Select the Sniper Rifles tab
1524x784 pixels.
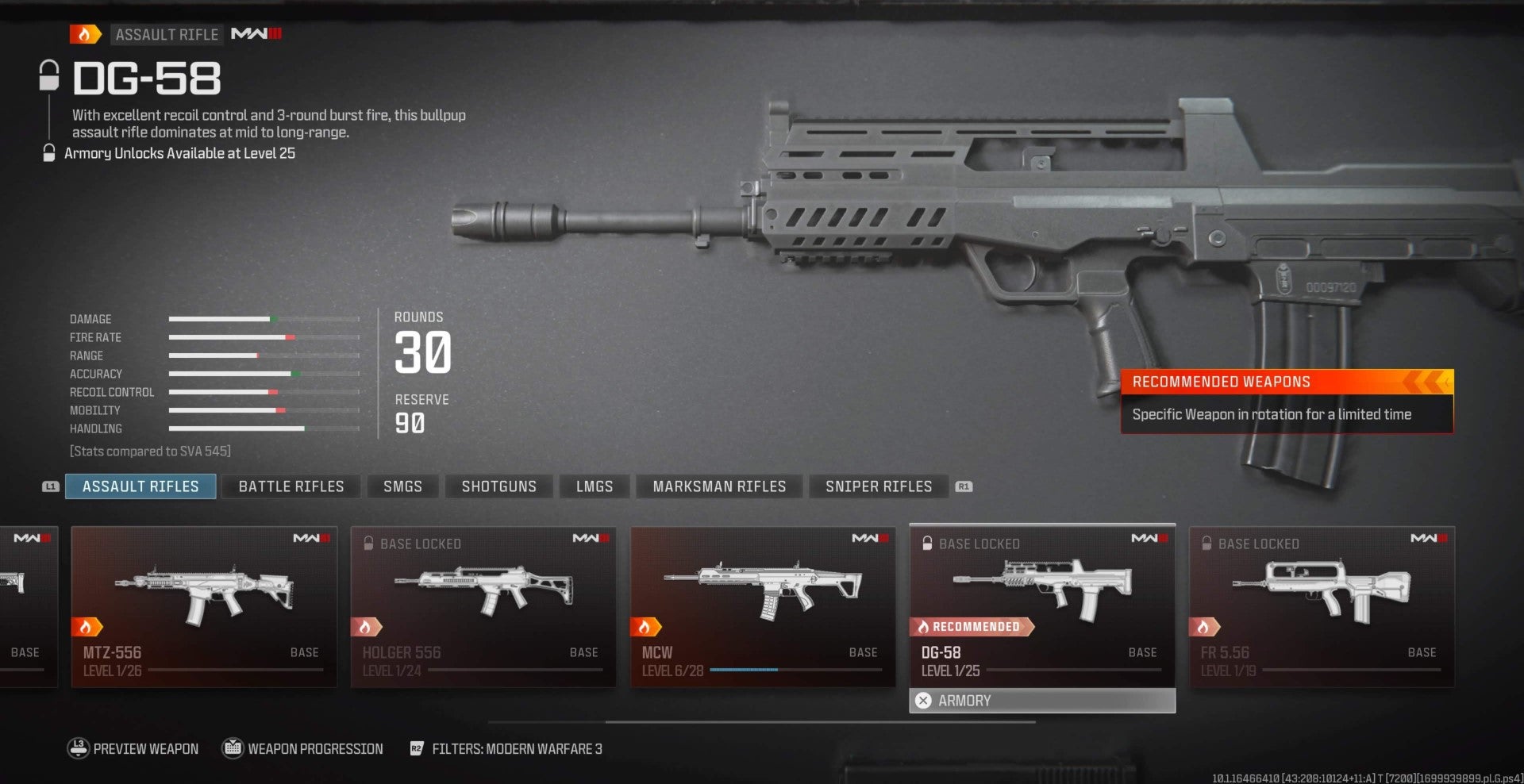[878, 486]
